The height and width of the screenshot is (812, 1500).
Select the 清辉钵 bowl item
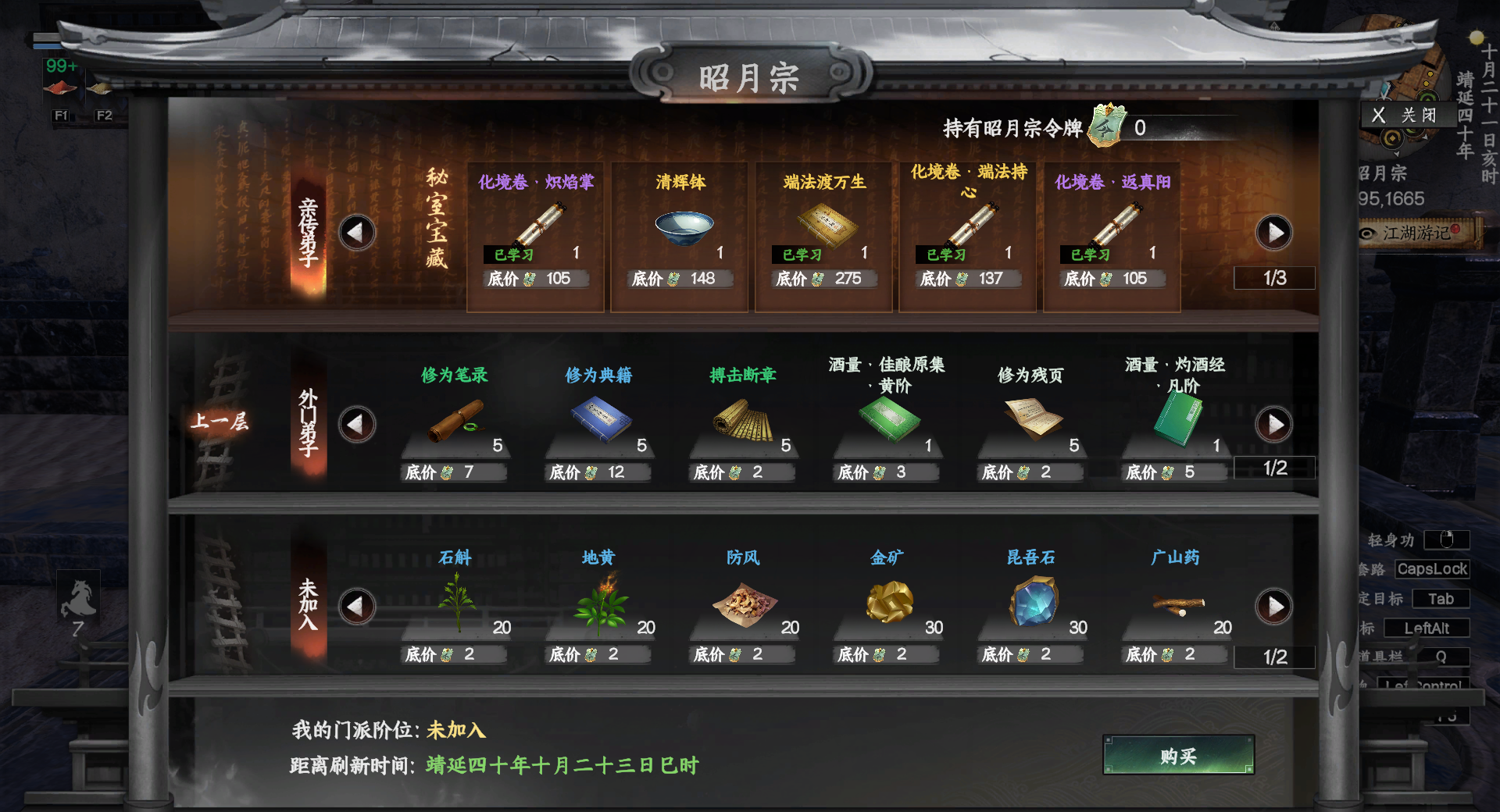click(x=679, y=226)
